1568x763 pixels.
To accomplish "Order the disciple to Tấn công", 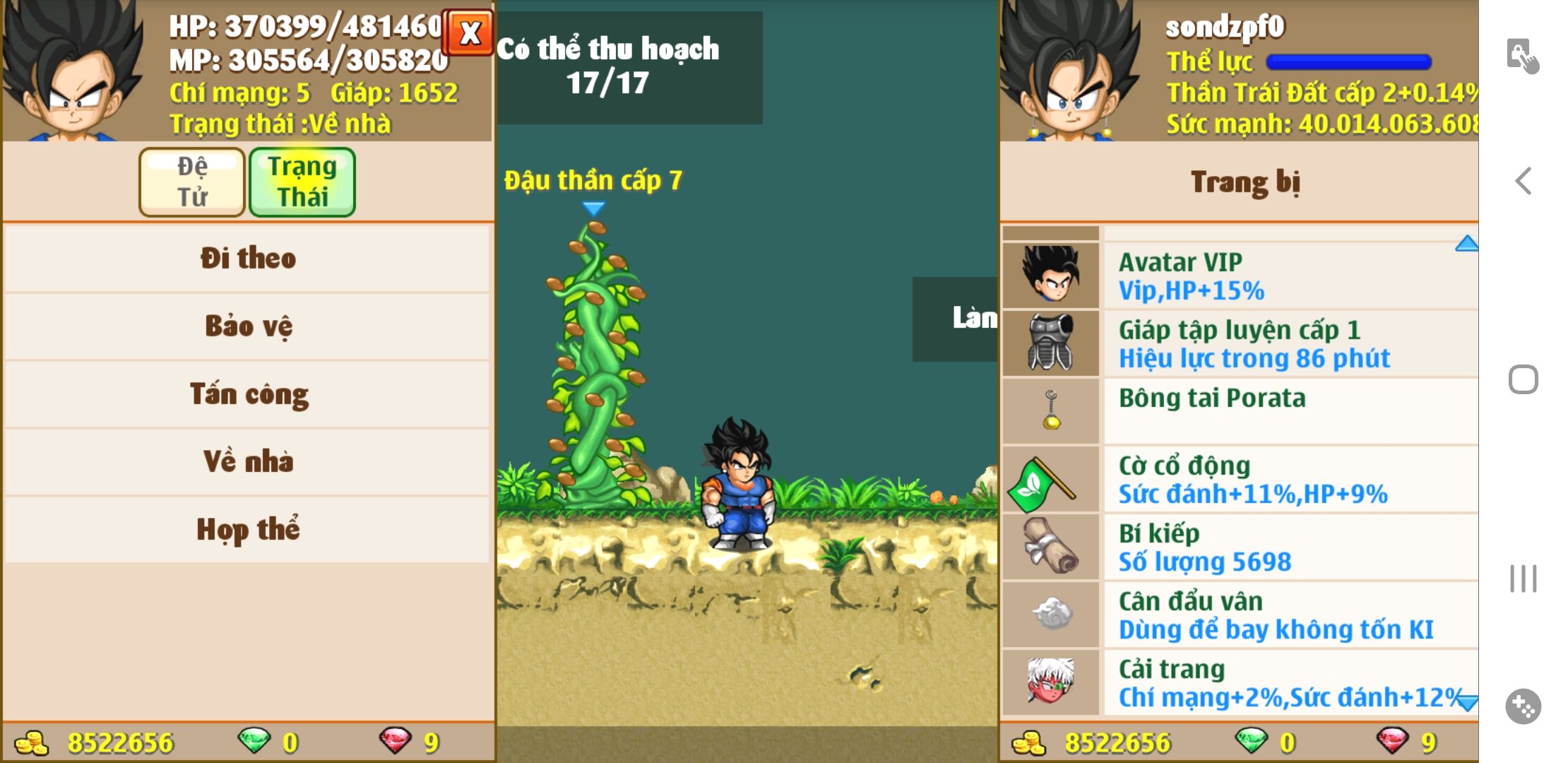I will [247, 394].
